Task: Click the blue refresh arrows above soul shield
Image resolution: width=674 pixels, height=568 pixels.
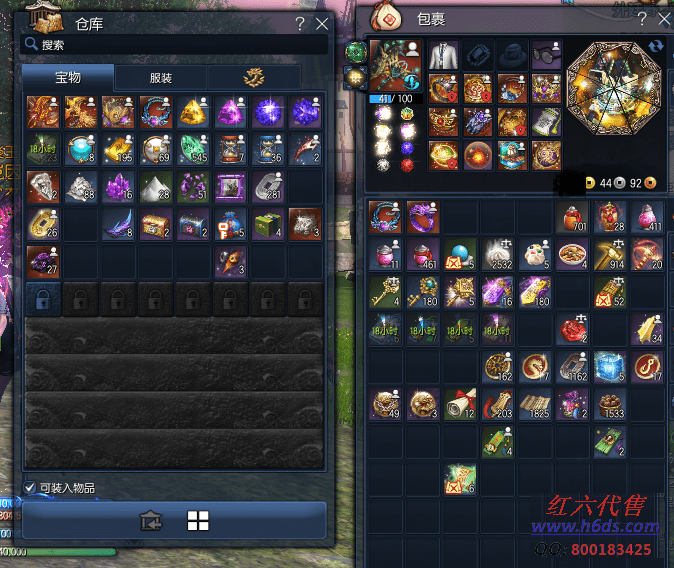Action: coord(656,46)
